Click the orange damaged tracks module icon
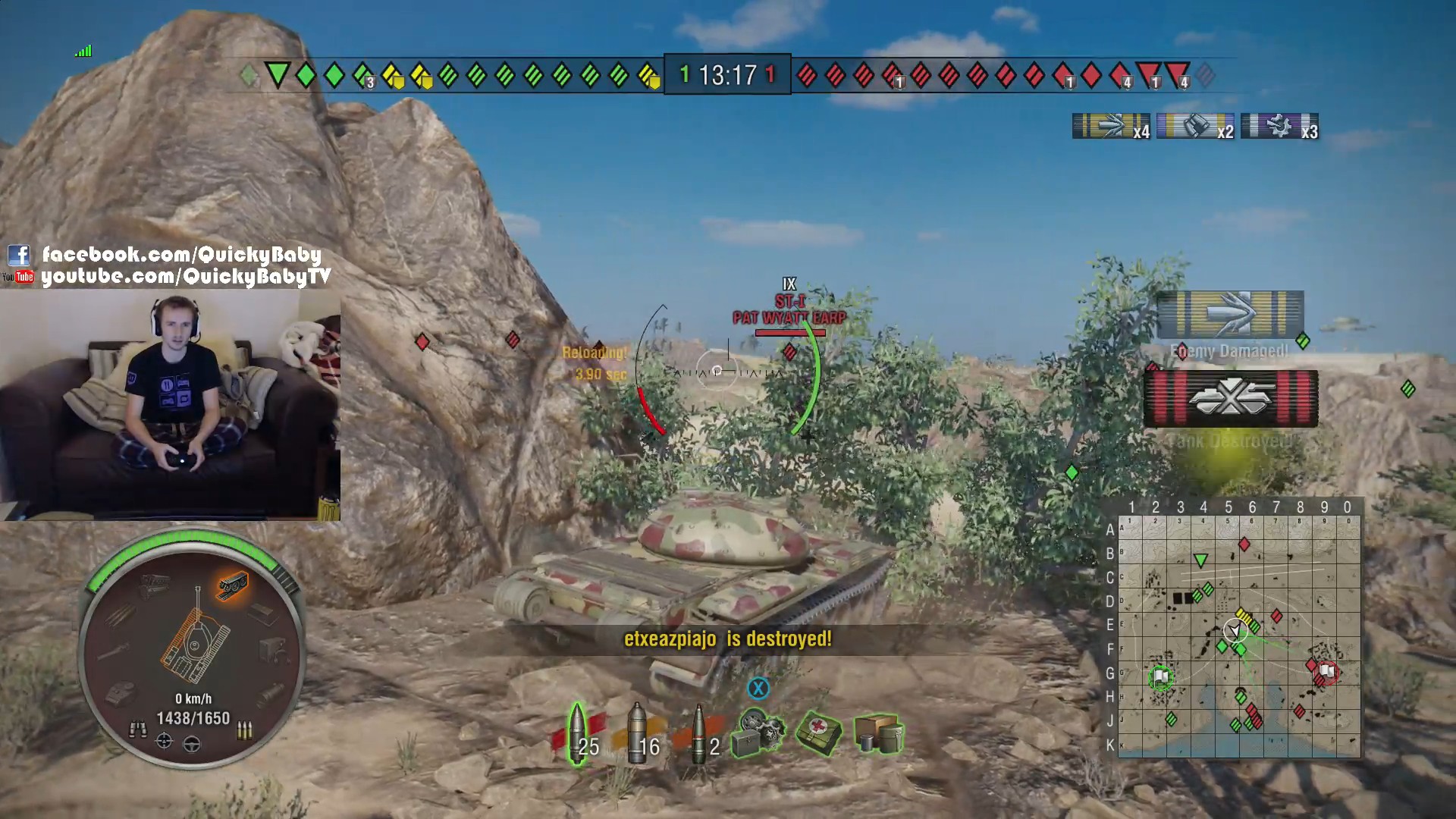Image resolution: width=1456 pixels, height=819 pixels. 233,585
